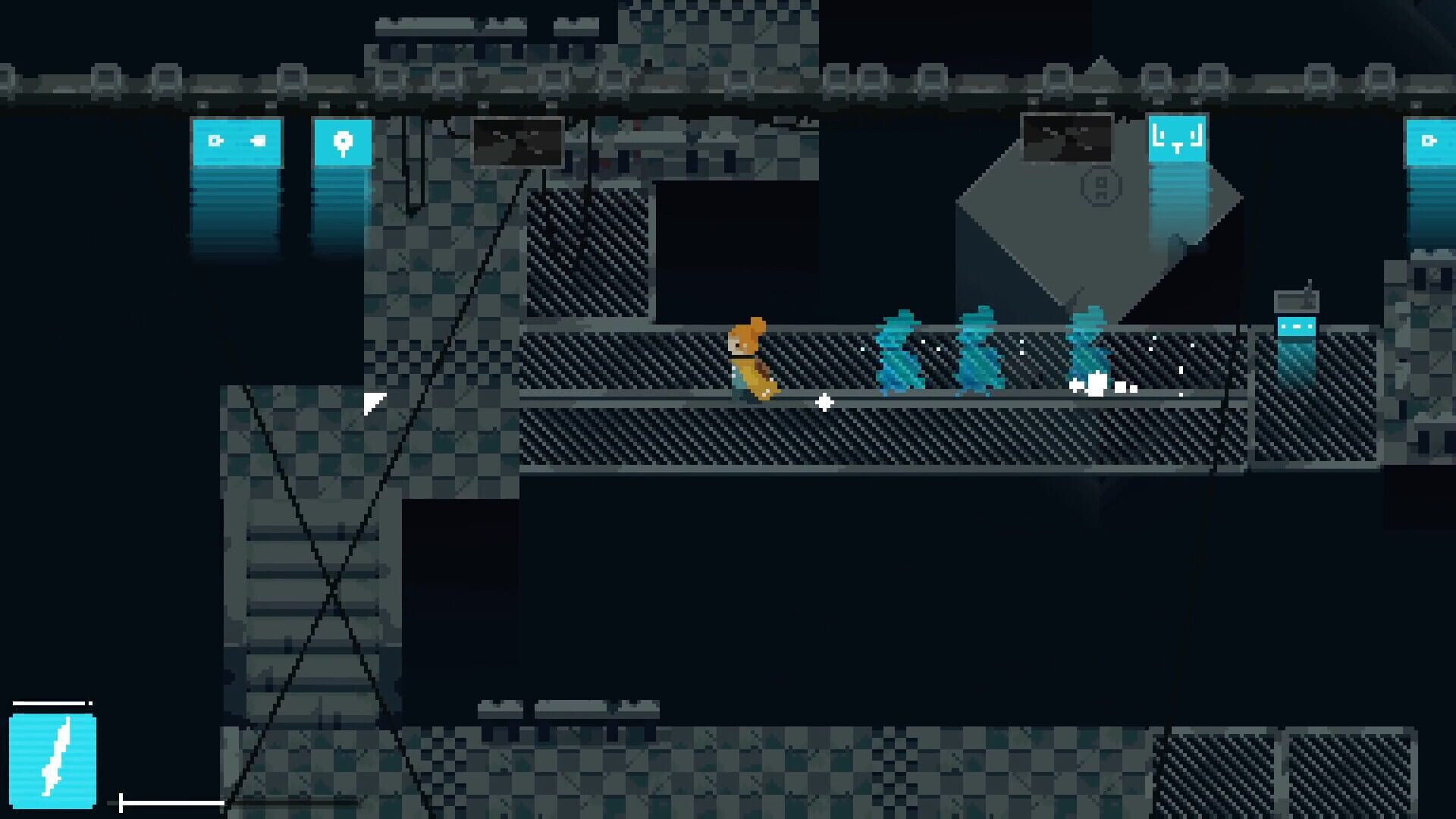Click the lightning bolt energy icon in the HUD
This screenshot has width=1456, height=819.
click(53, 762)
